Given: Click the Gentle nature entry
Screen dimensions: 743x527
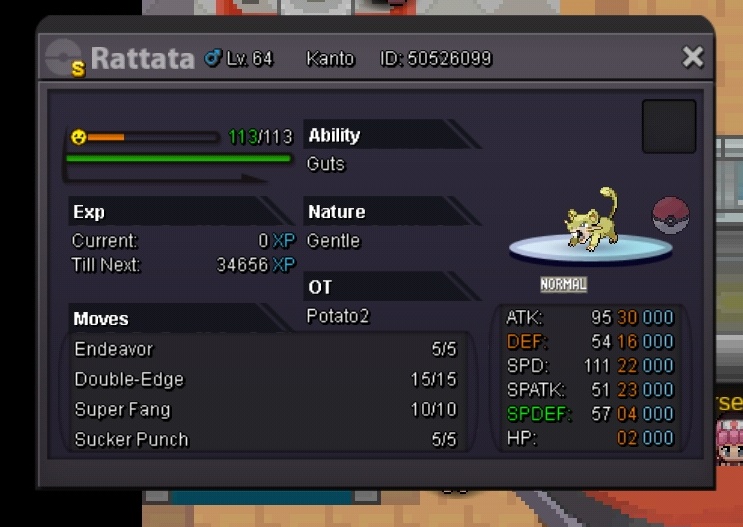Looking at the screenshot, I should point(333,241).
